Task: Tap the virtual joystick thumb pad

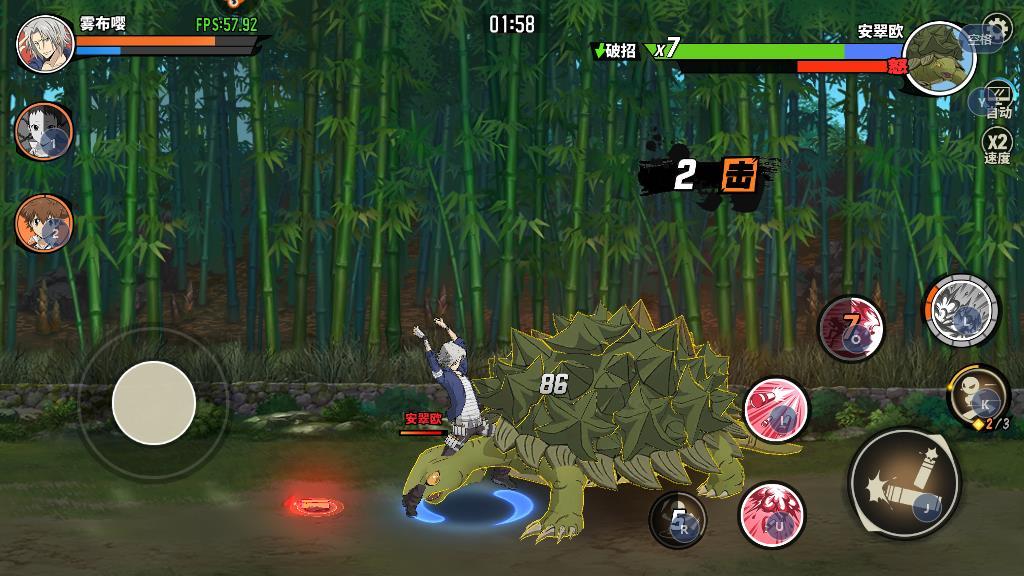Action: point(154,402)
